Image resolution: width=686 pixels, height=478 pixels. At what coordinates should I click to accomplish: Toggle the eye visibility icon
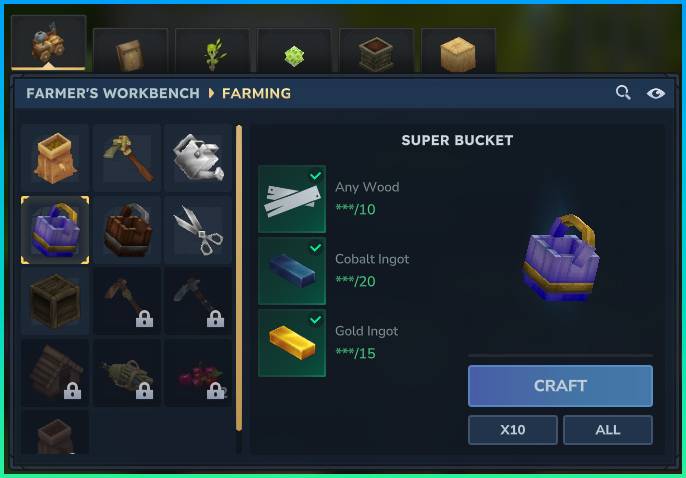pos(655,93)
